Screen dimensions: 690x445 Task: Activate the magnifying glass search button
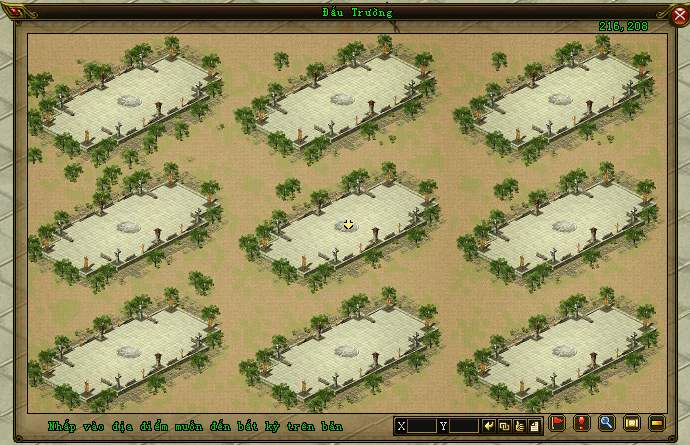[x=607, y=424]
